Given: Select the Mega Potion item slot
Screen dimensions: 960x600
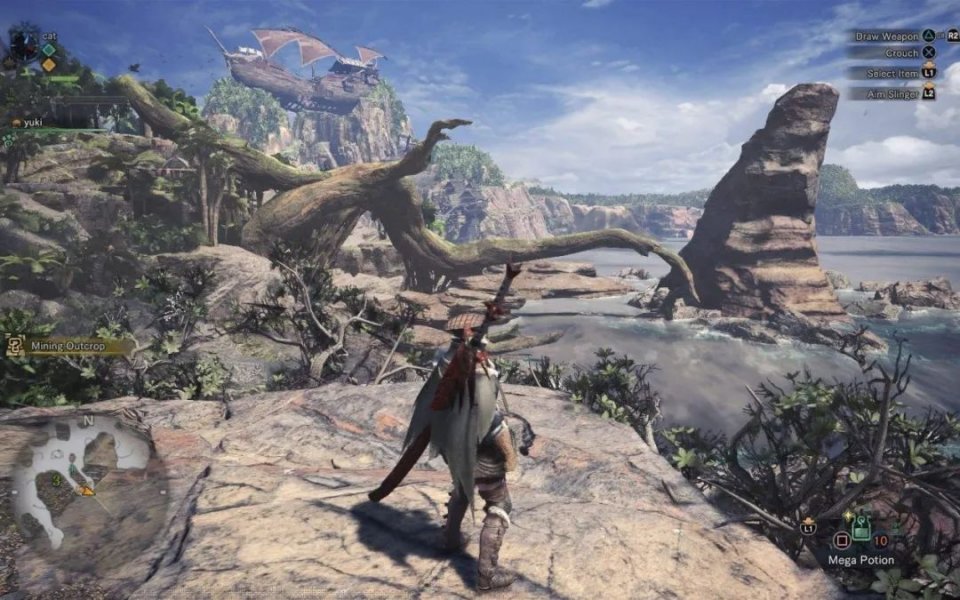Looking at the screenshot, I should pos(860,528).
